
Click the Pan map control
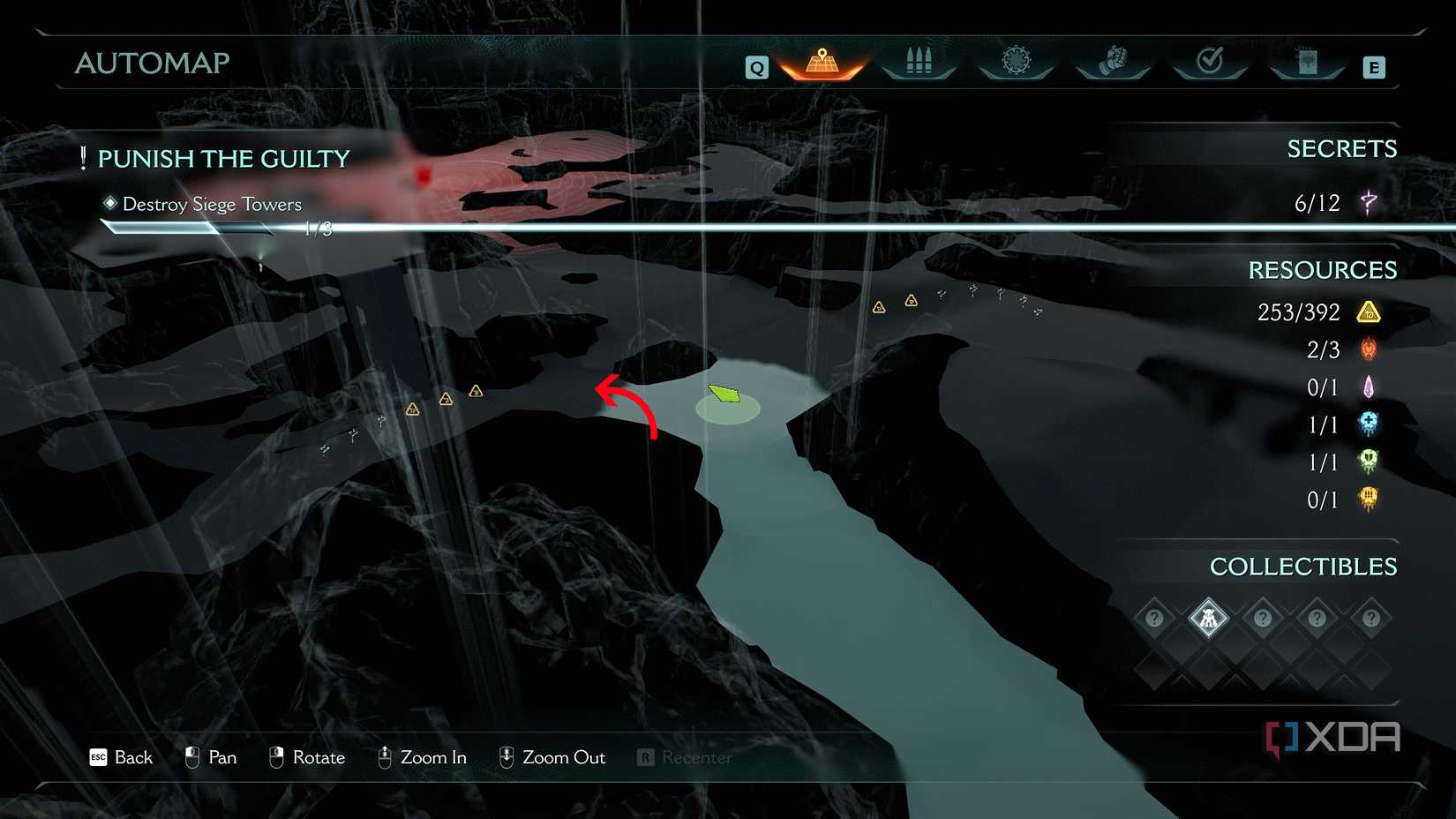211,757
